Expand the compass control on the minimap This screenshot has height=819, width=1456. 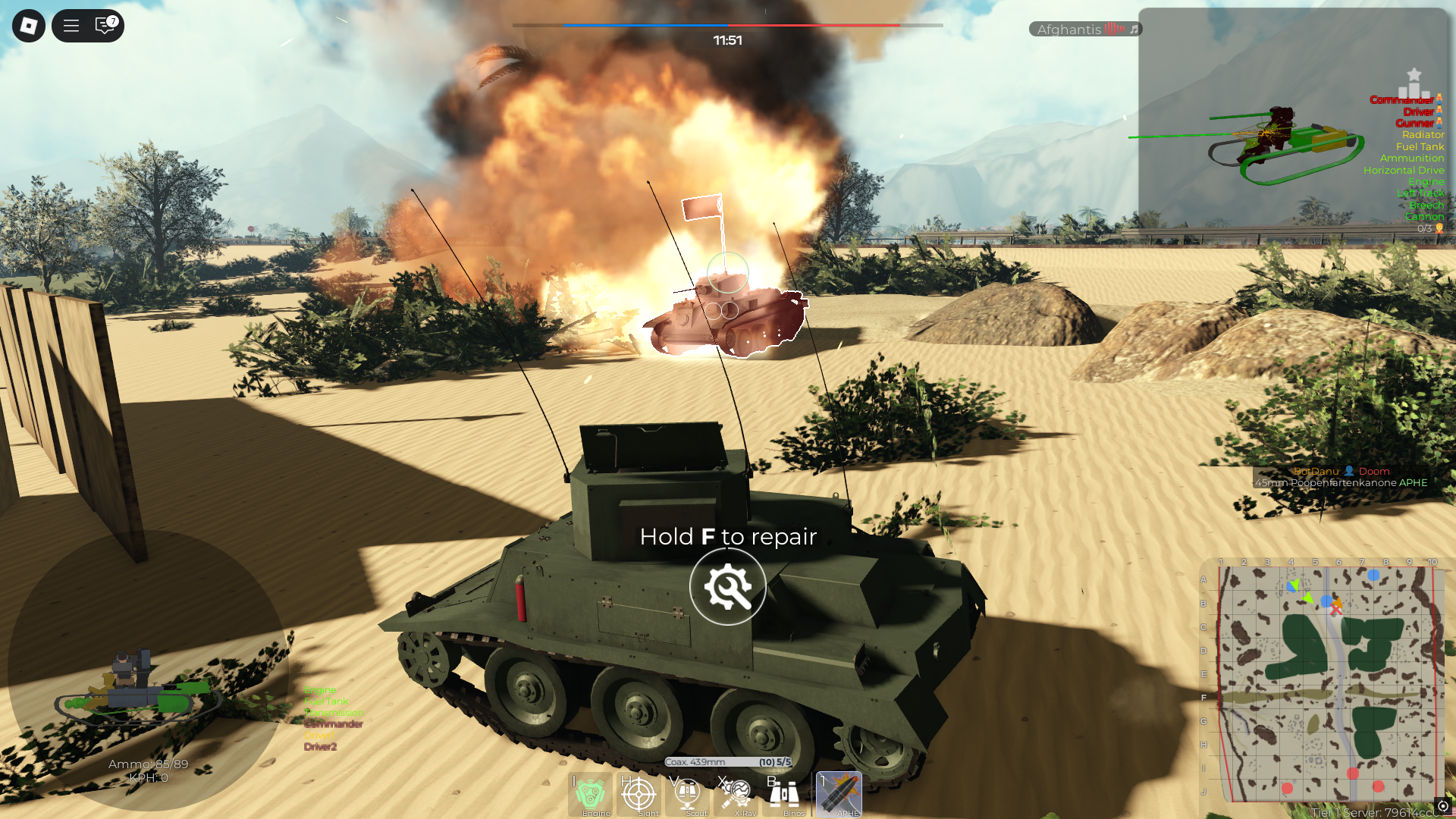point(1445,806)
